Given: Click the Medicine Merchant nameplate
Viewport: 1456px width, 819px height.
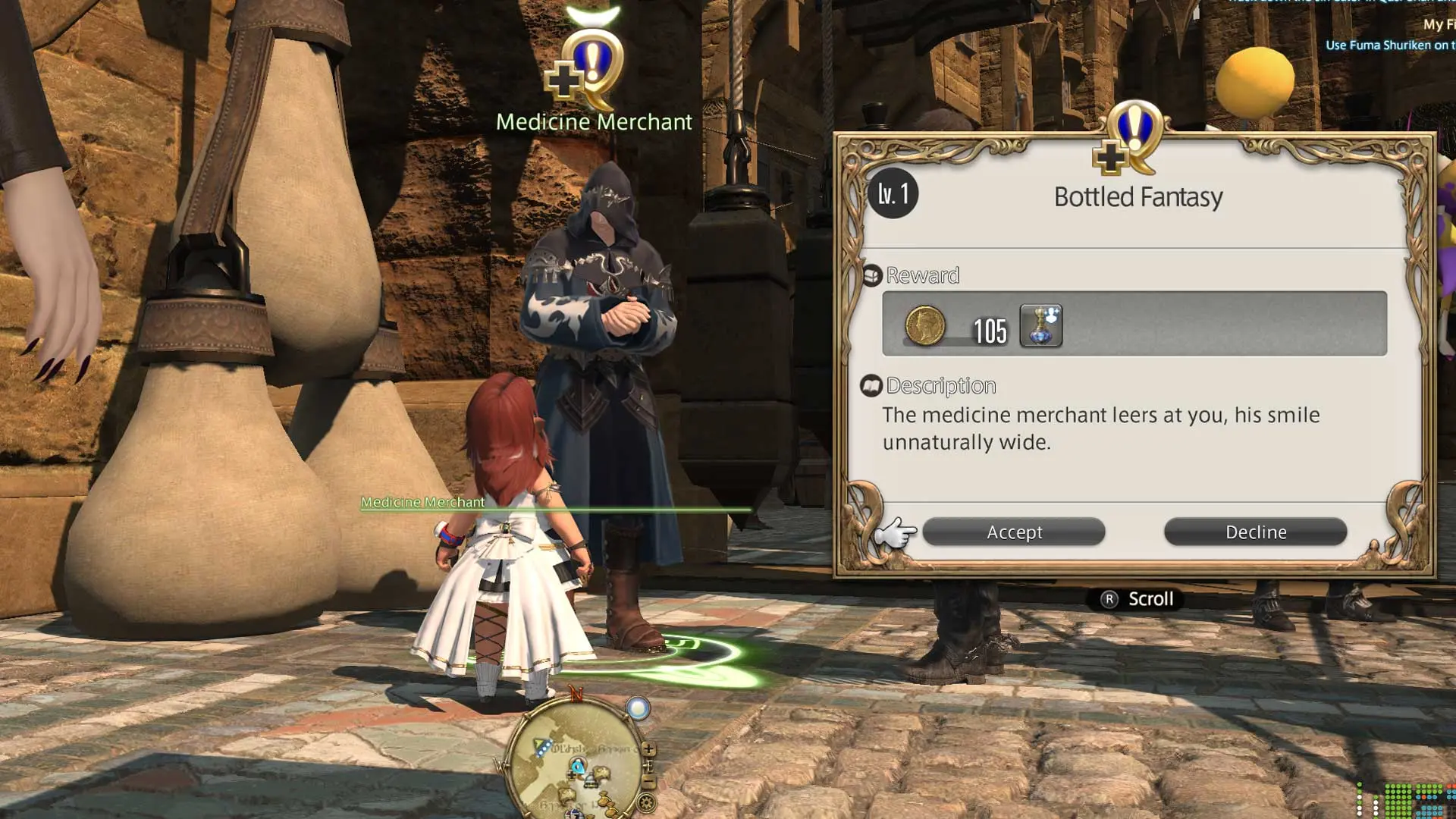Looking at the screenshot, I should click(422, 502).
